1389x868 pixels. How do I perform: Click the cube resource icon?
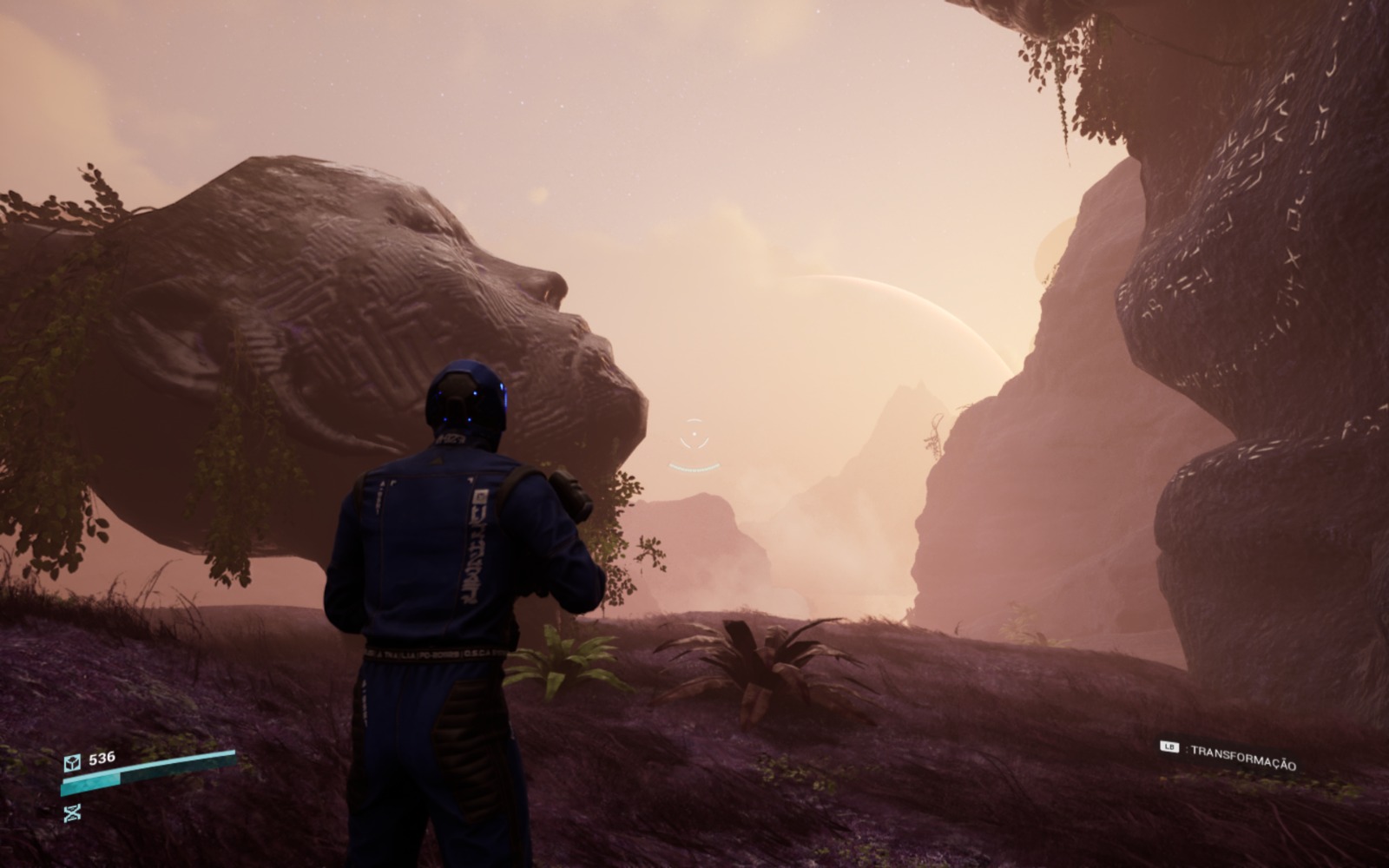[x=72, y=762]
